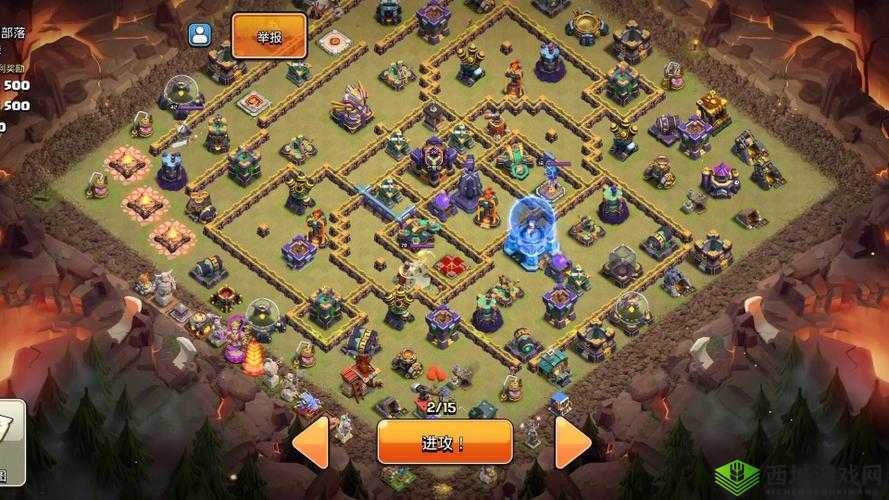
Task: Start the attack with 进攻! button
Action: tap(444, 442)
